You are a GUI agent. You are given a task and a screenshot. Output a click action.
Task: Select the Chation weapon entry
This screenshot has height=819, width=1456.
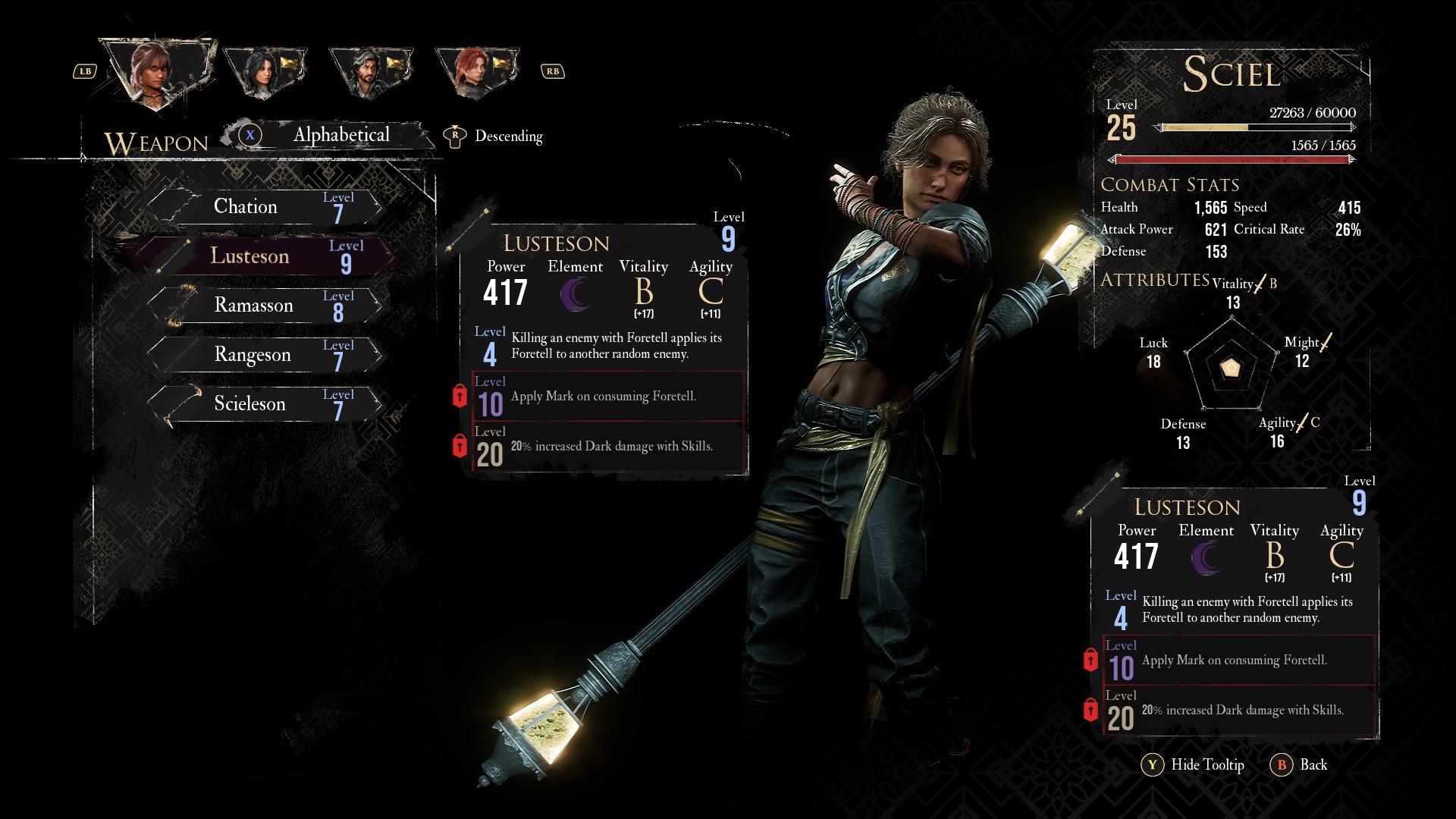pos(265,206)
